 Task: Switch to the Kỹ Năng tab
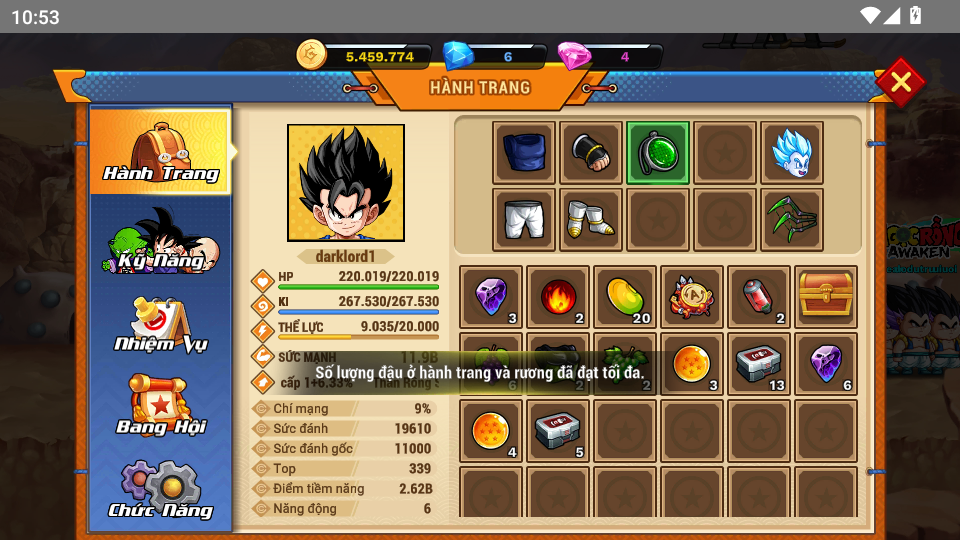pos(161,241)
